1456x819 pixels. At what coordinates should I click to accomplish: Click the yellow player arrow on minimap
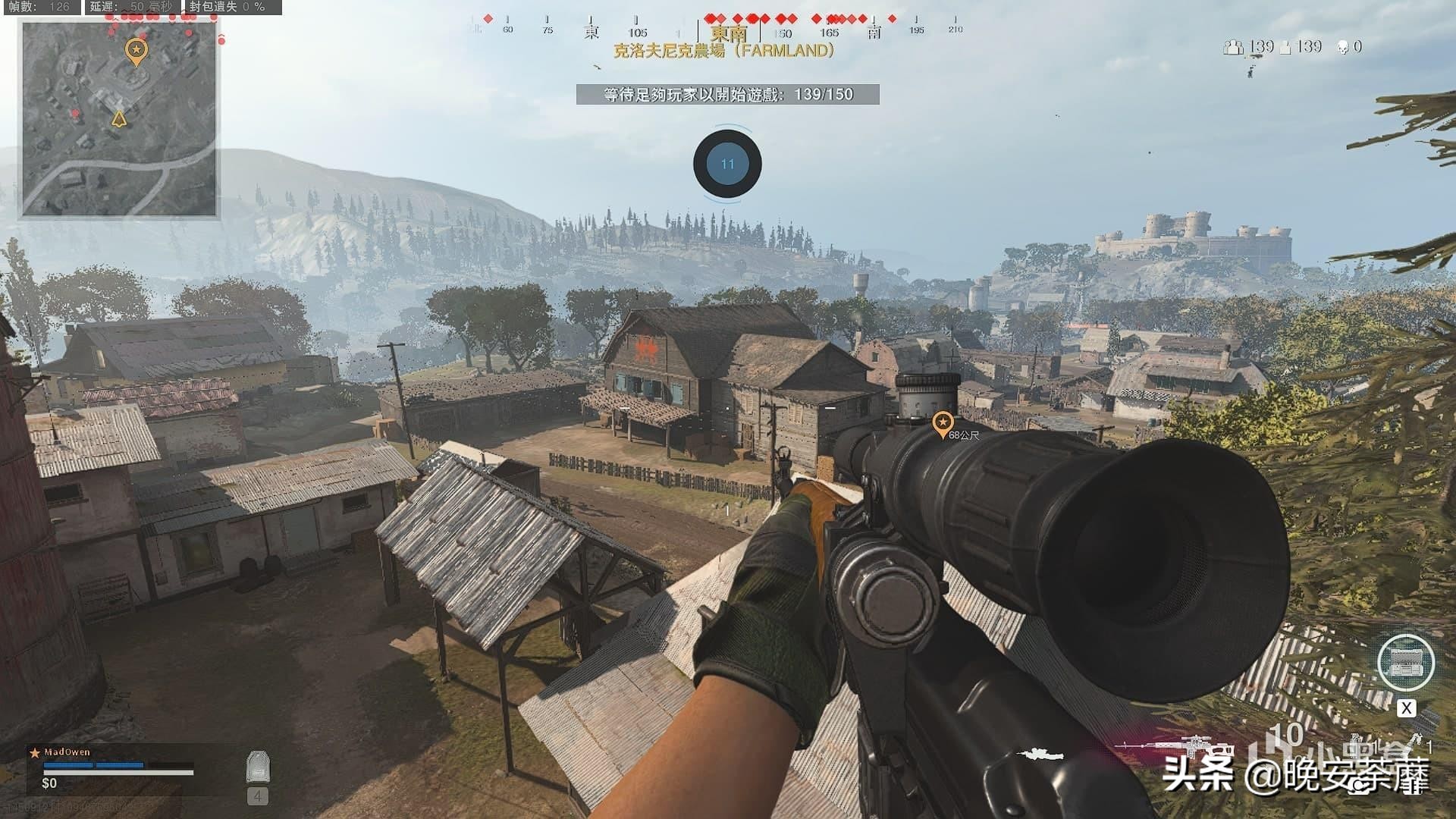tap(119, 119)
